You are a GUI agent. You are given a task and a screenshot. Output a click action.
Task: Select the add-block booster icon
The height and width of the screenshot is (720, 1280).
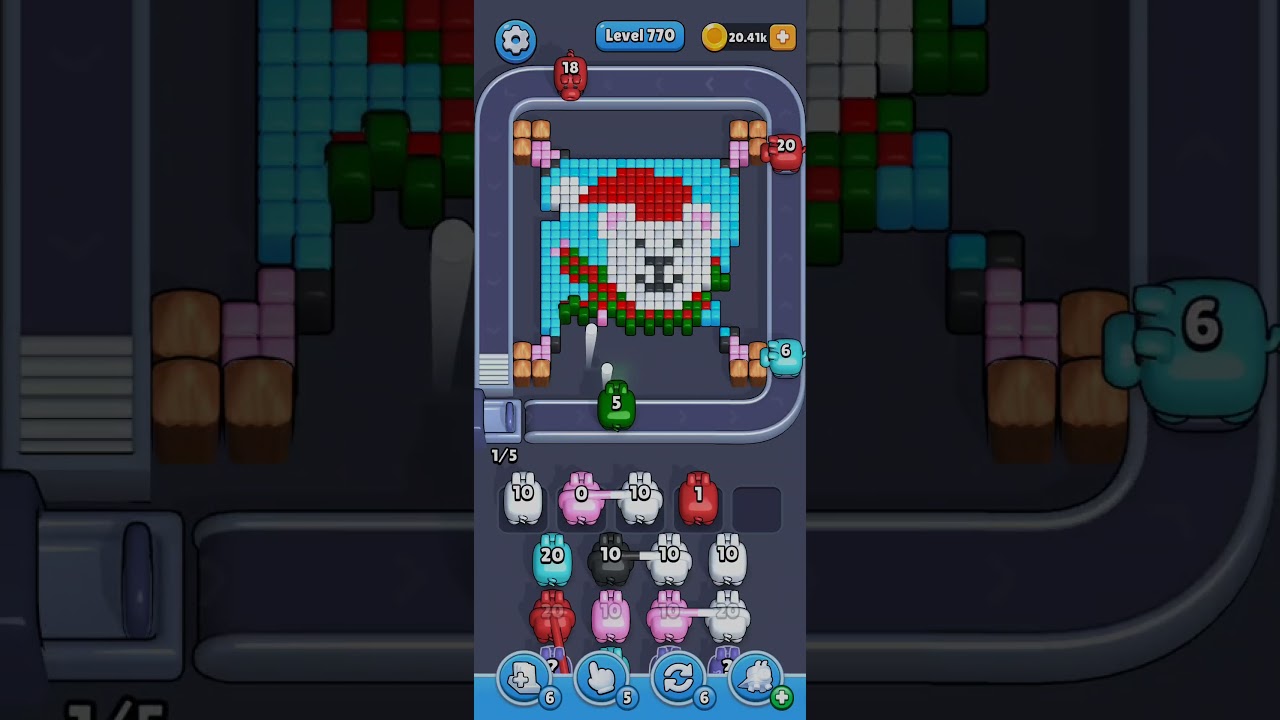(x=522, y=675)
